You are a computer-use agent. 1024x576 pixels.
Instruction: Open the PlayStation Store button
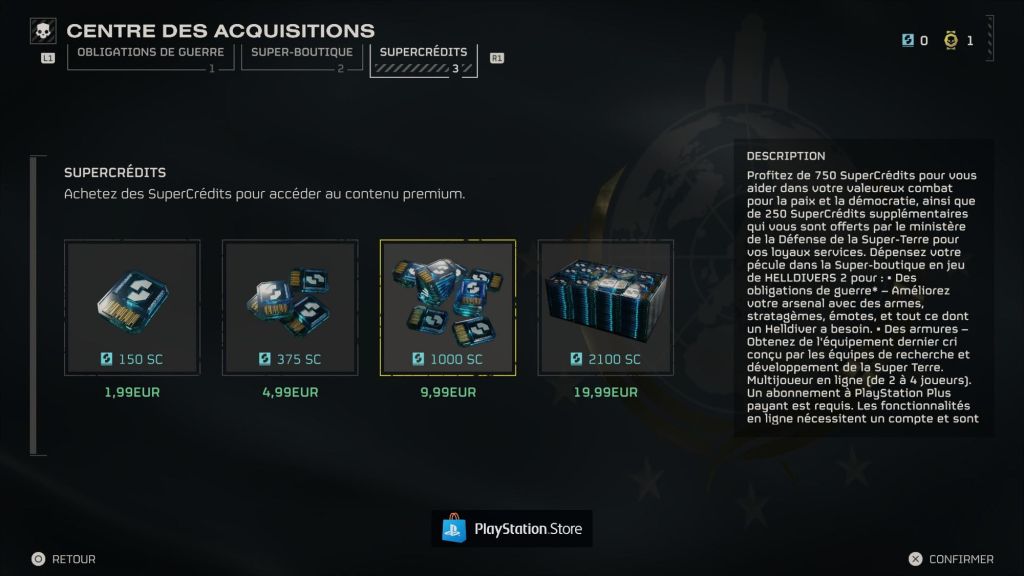tap(512, 528)
